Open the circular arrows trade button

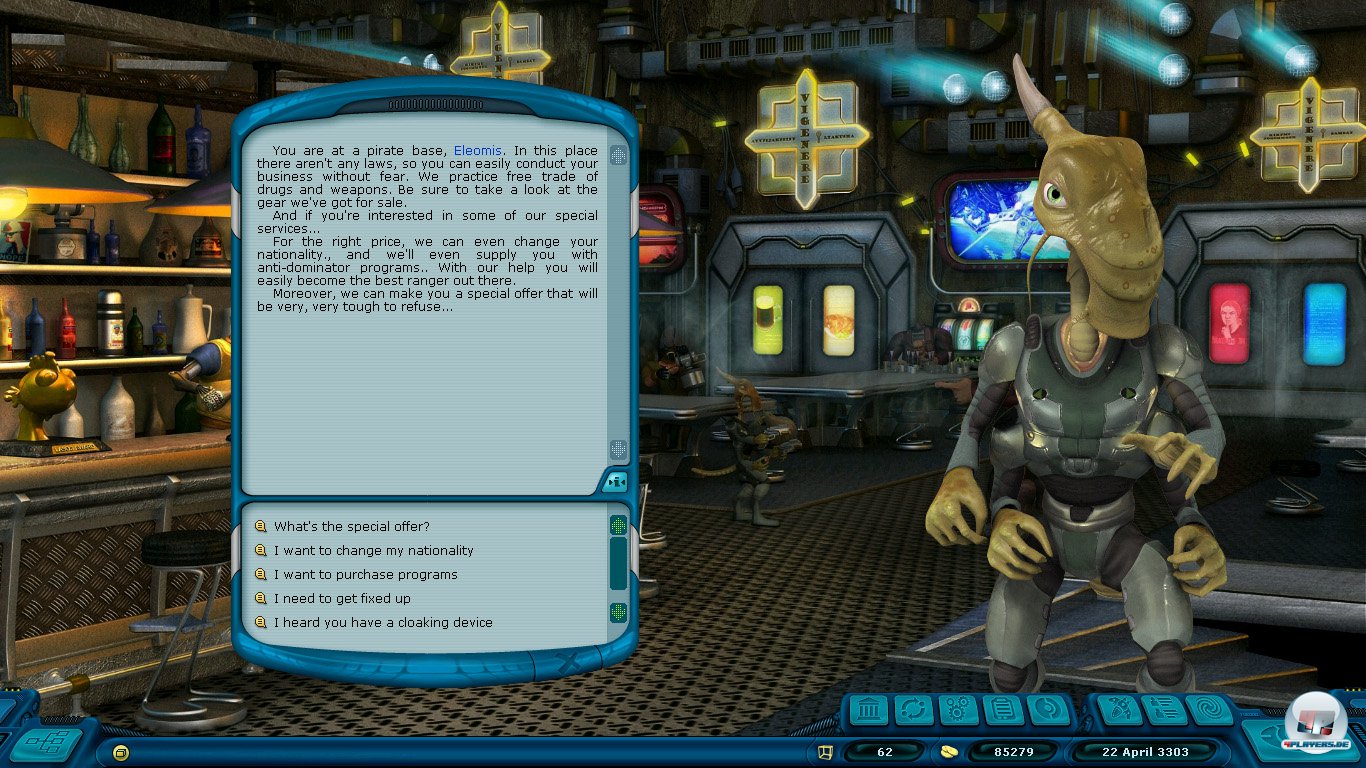(x=914, y=711)
